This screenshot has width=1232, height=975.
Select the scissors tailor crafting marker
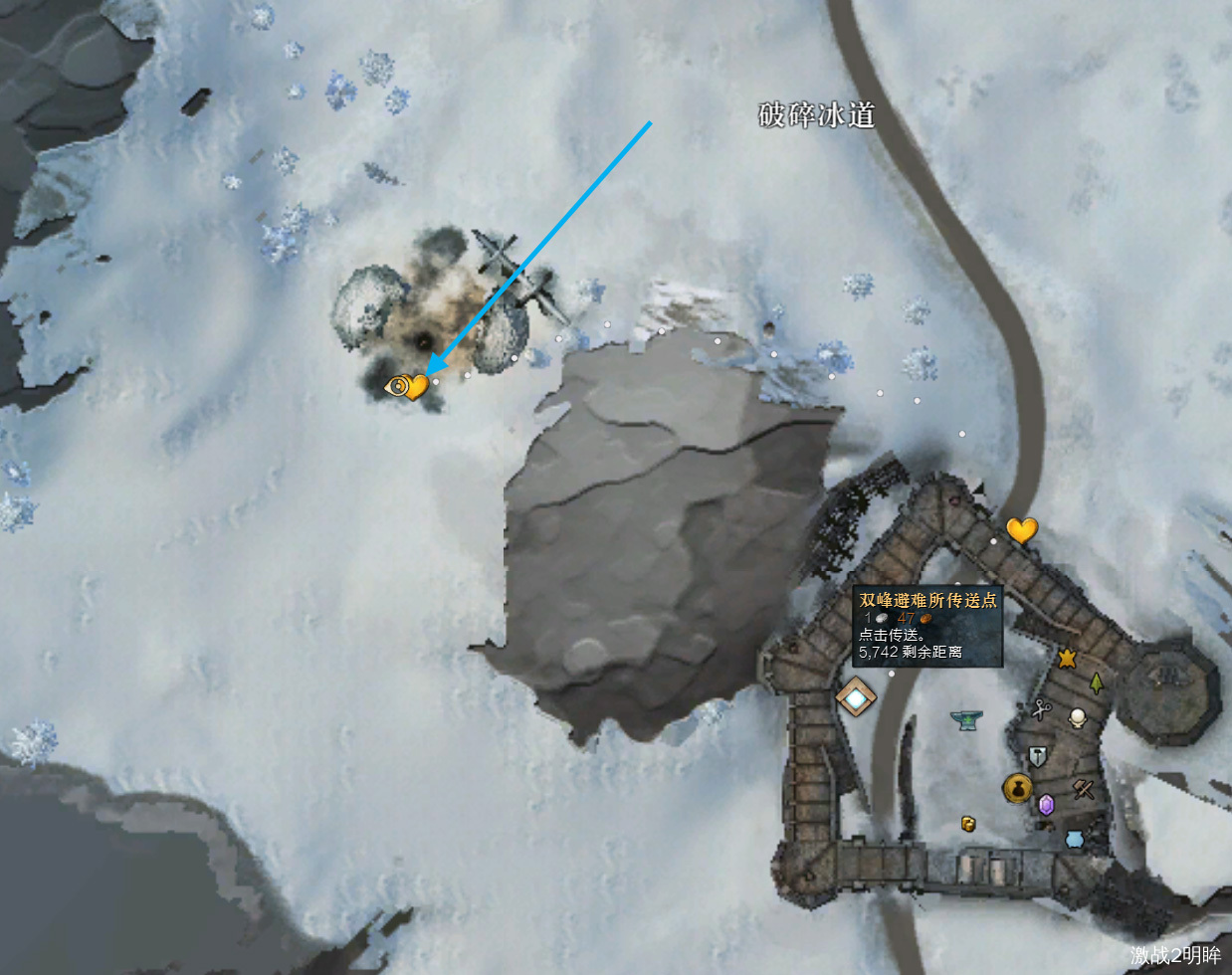coord(1042,709)
